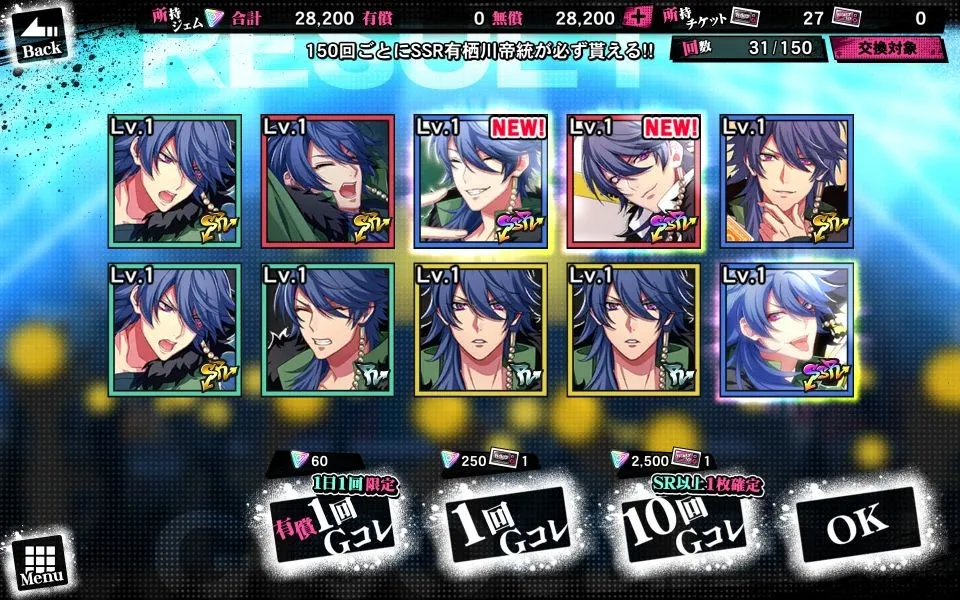Screen dimensions: 960x600
Task: View the red-framed laughing card with green coat
Action: pos(325,182)
